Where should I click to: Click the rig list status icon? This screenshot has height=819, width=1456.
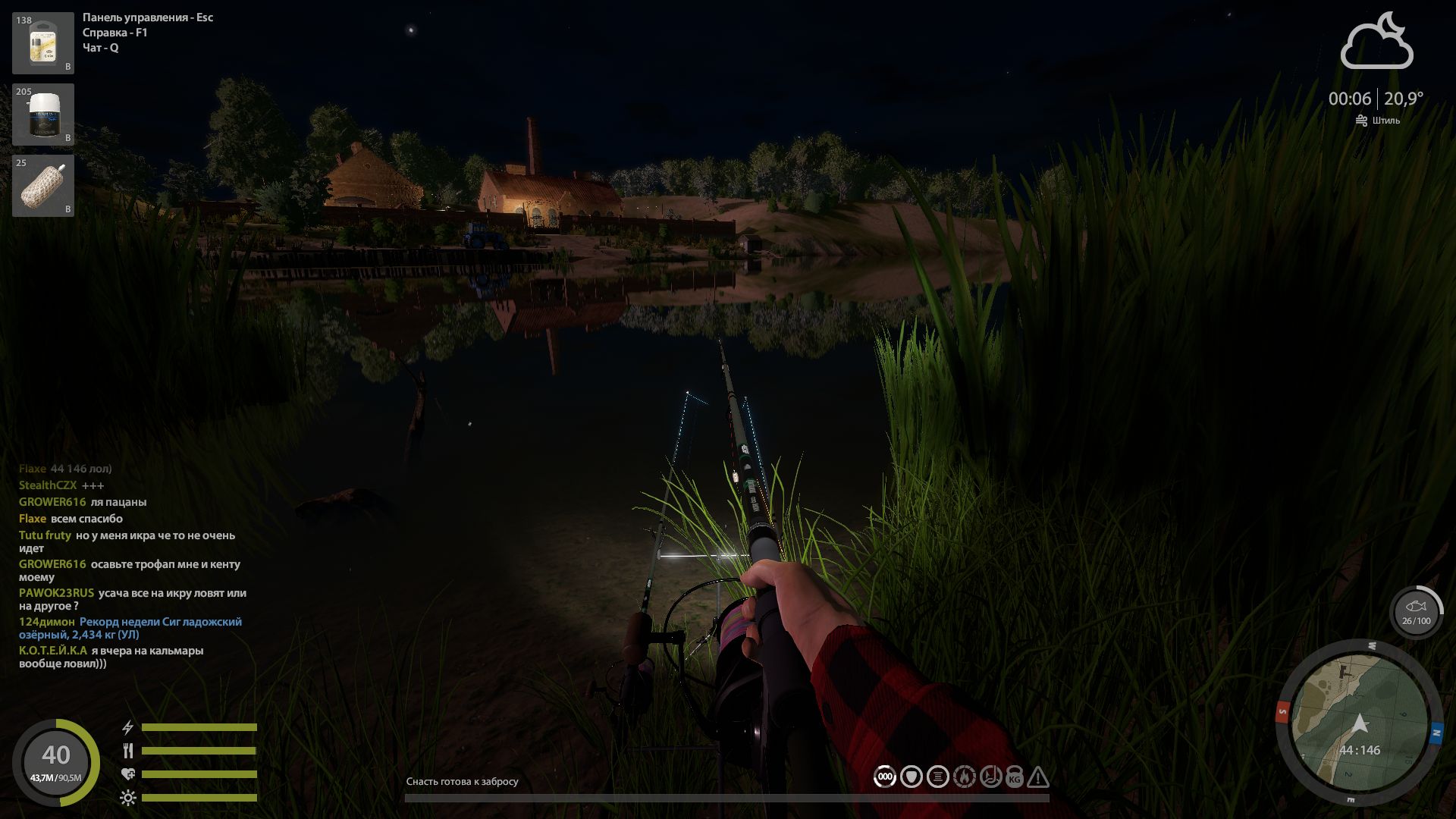click(x=937, y=776)
